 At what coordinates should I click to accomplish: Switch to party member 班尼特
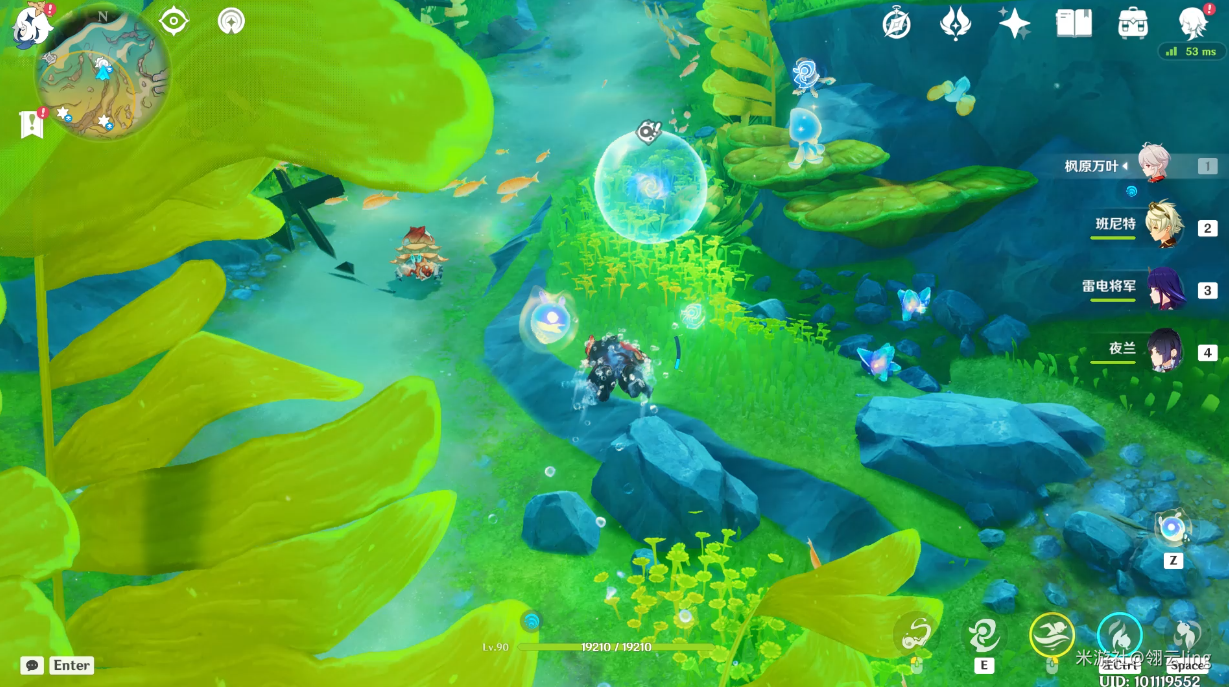(1163, 226)
